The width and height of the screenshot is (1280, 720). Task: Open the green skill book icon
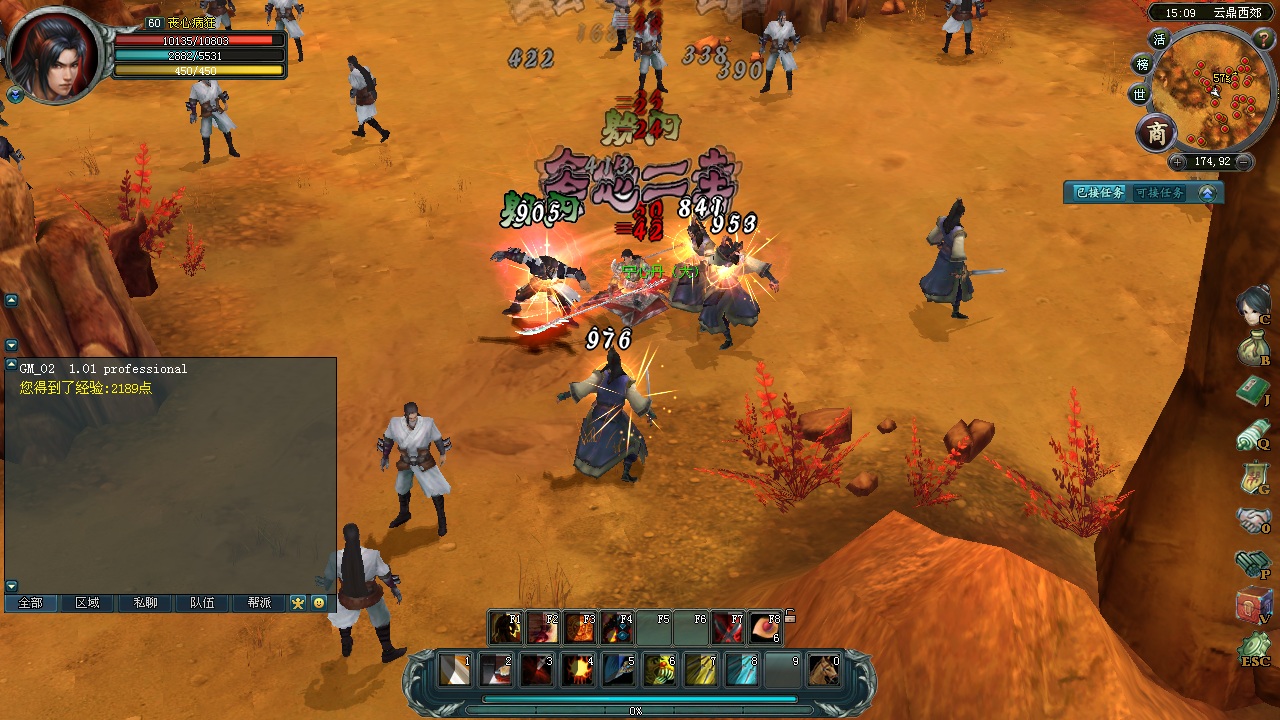click(1252, 391)
